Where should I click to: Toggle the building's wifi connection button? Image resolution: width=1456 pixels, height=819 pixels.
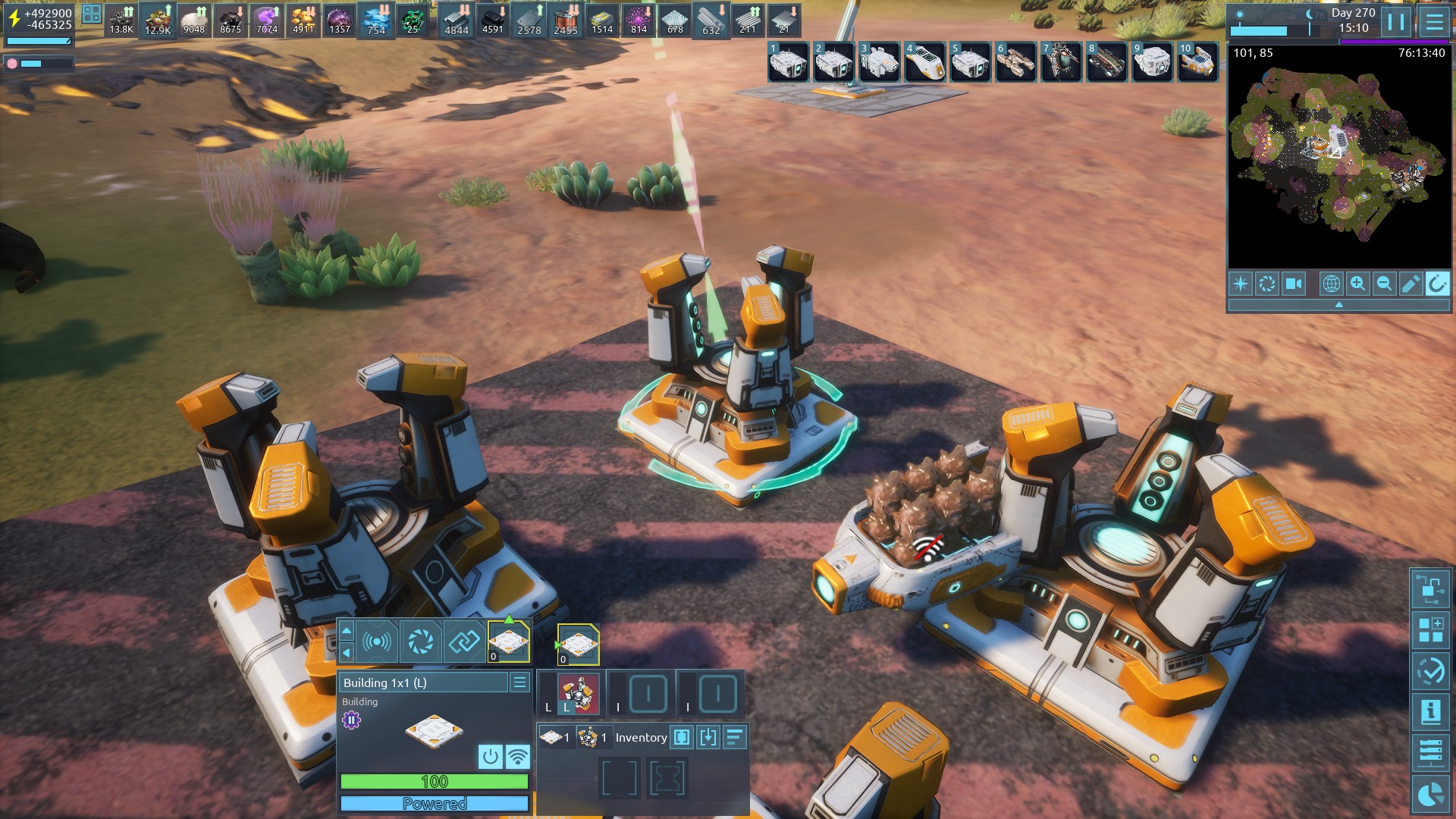tap(518, 756)
